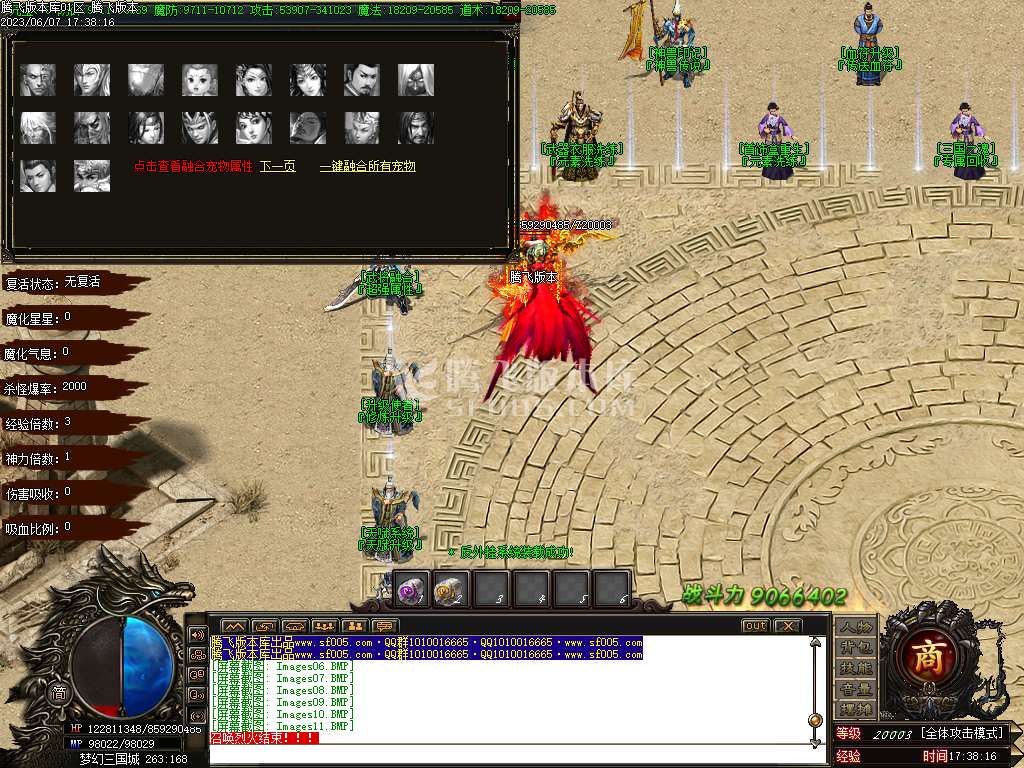Choose the dark-faced white-haired pet portrait
Viewport: 1024px width, 768px height.
[x=416, y=80]
